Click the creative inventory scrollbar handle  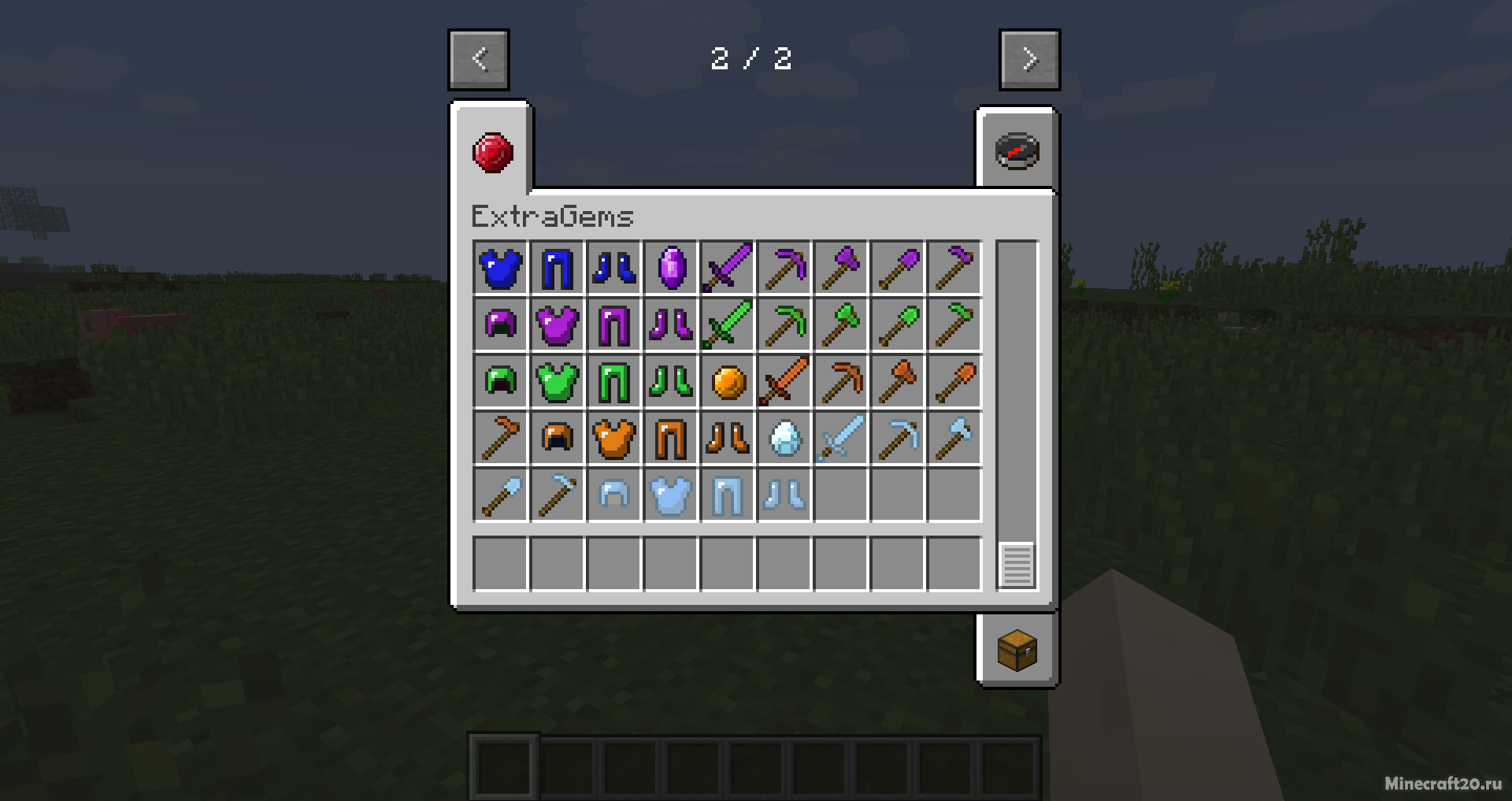tap(1017, 565)
